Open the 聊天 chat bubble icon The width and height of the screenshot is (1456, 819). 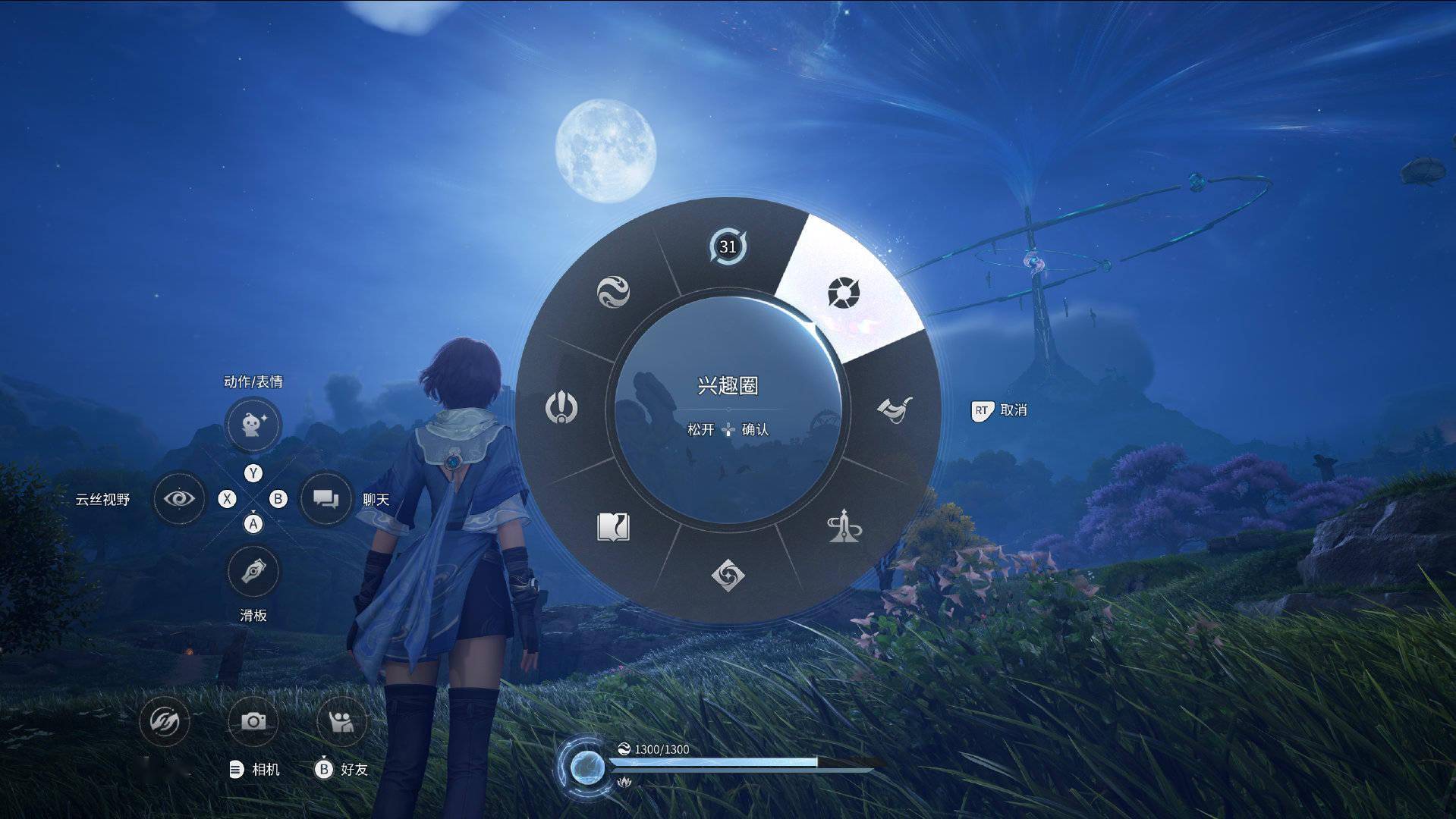[x=325, y=499]
